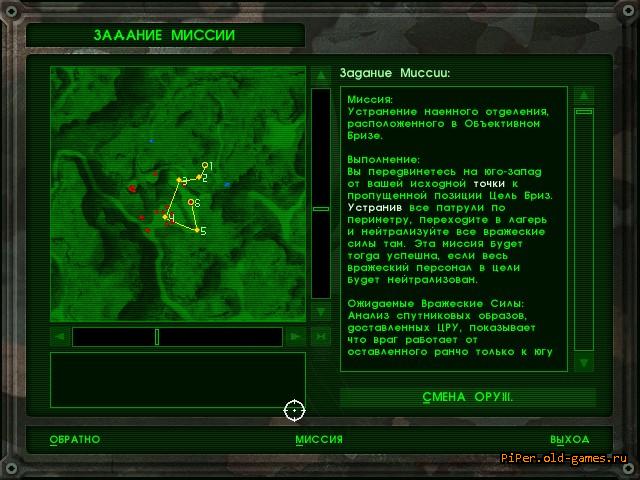Select waypoint 3 on the map

click(x=179, y=180)
